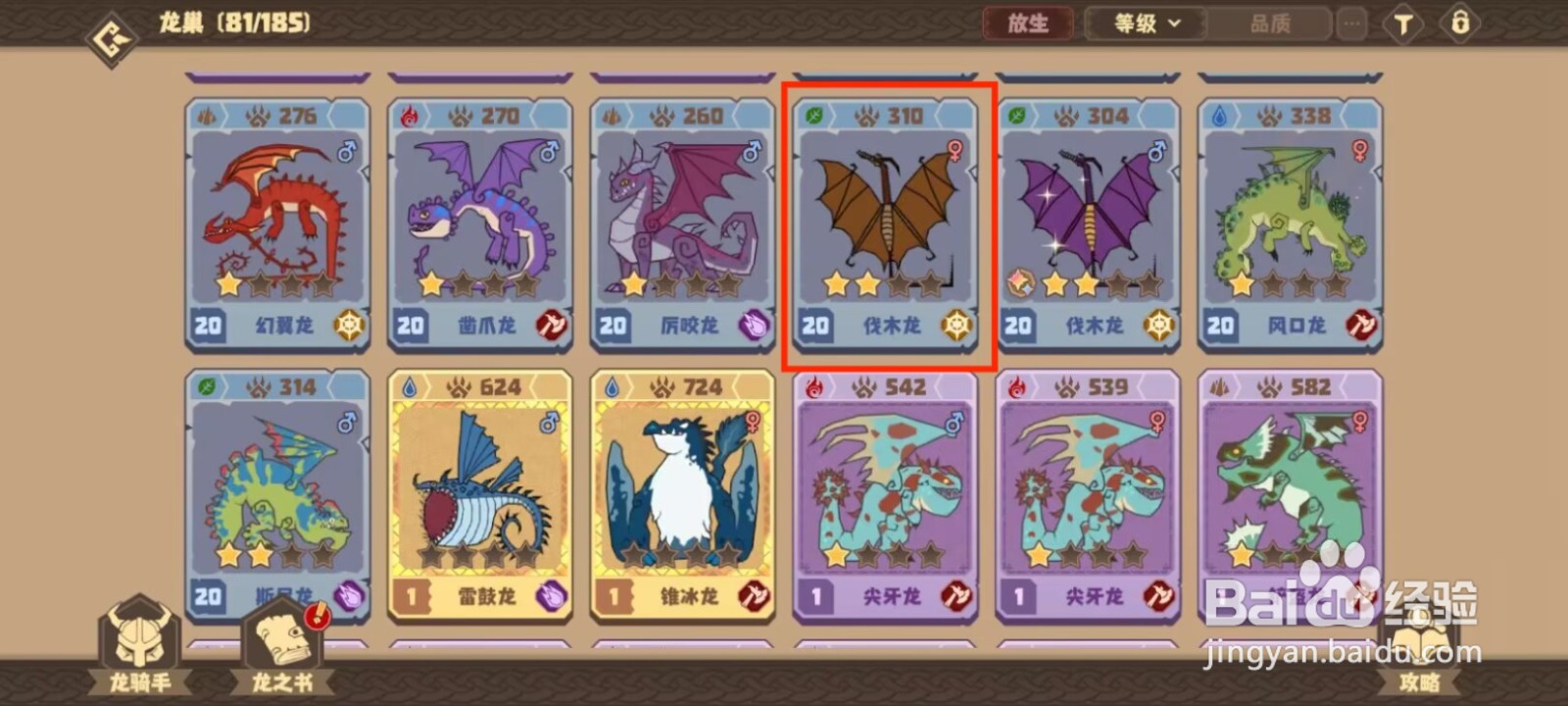
Task: Click the fire element icon on 凿爪龙 card
Action: click(x=408, y=115)
